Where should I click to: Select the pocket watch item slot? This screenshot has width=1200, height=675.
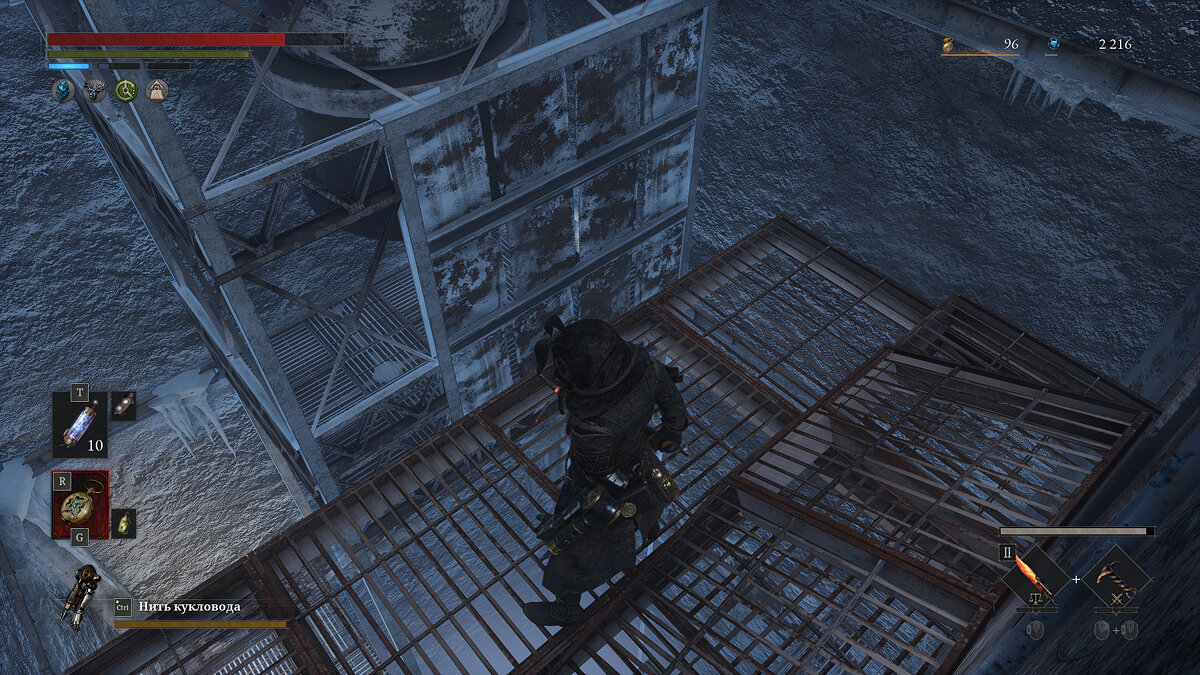80,505
